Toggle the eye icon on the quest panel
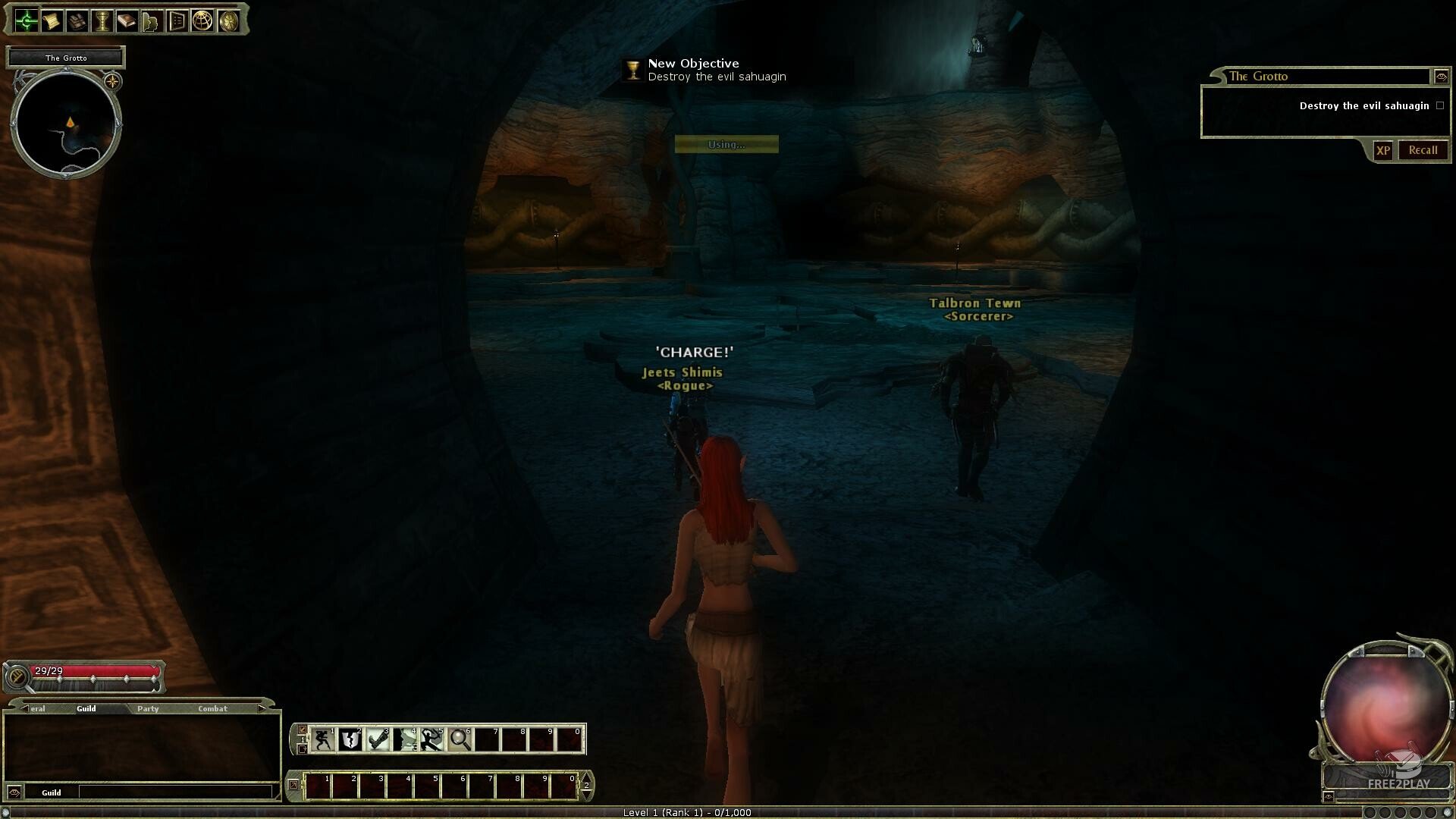The width and height of the screenshot is (1456, 819). point(1441,77)
